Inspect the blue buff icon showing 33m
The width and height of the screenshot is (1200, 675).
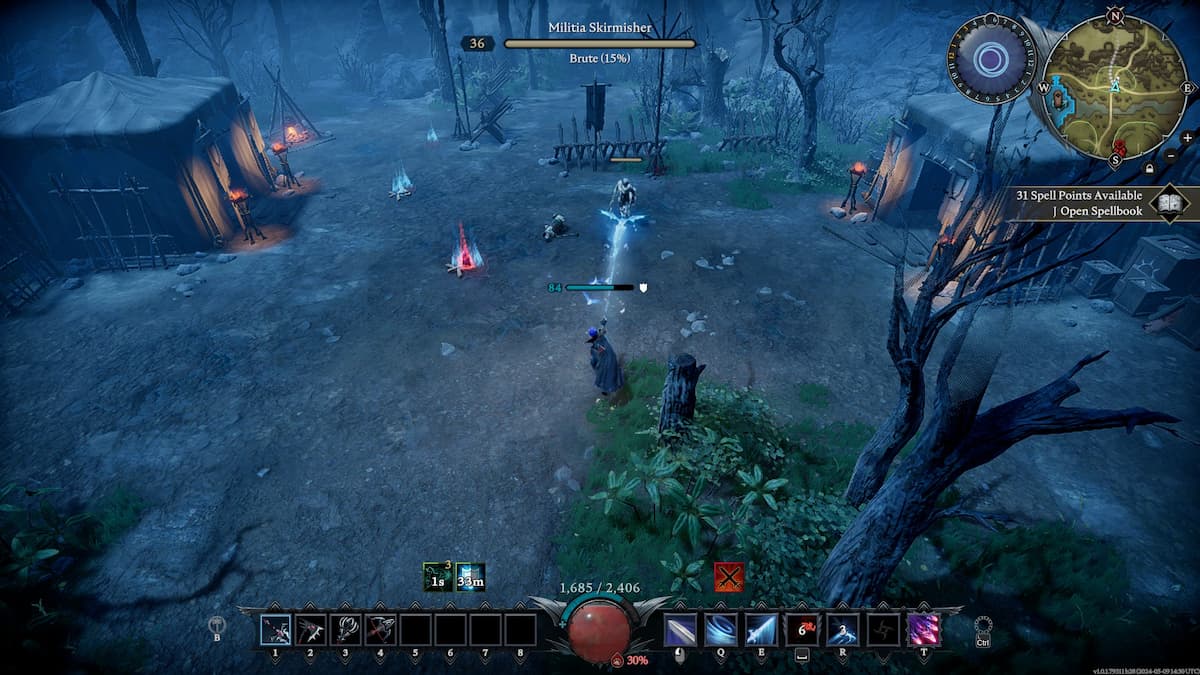(x=470, y=577)
